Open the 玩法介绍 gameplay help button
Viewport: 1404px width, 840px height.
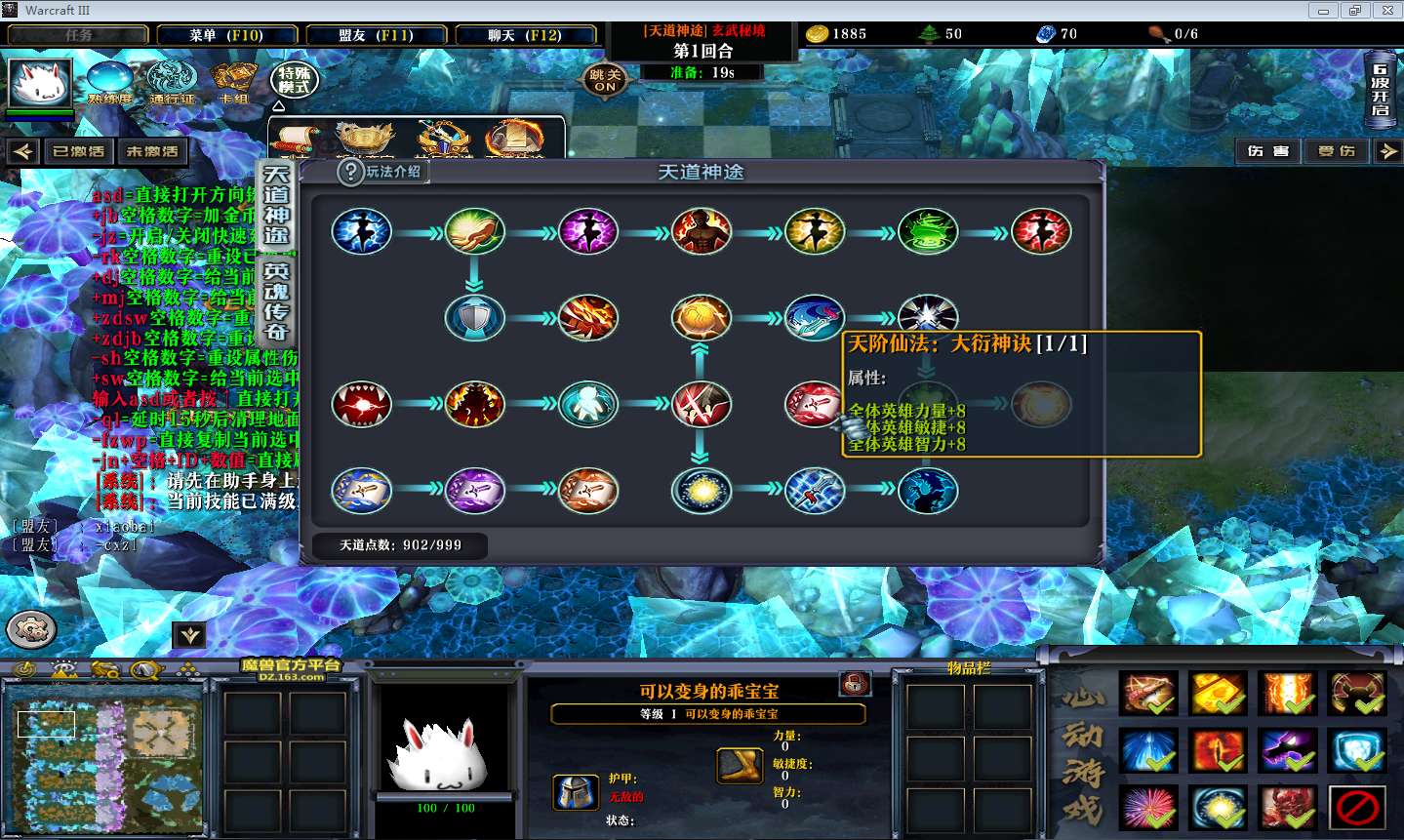tap(381, 172)
